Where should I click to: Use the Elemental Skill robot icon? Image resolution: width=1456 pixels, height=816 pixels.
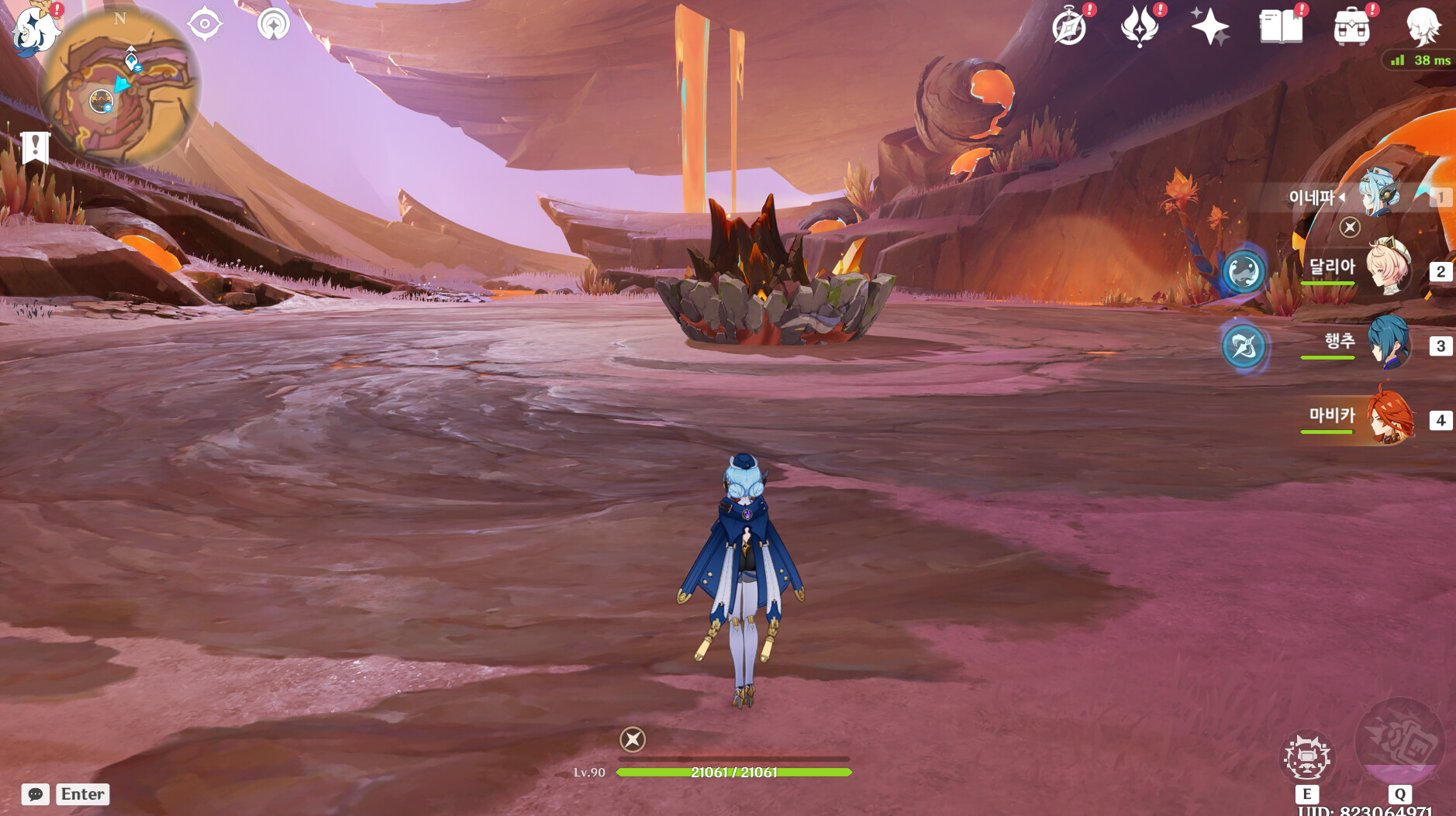[1307, 757]
